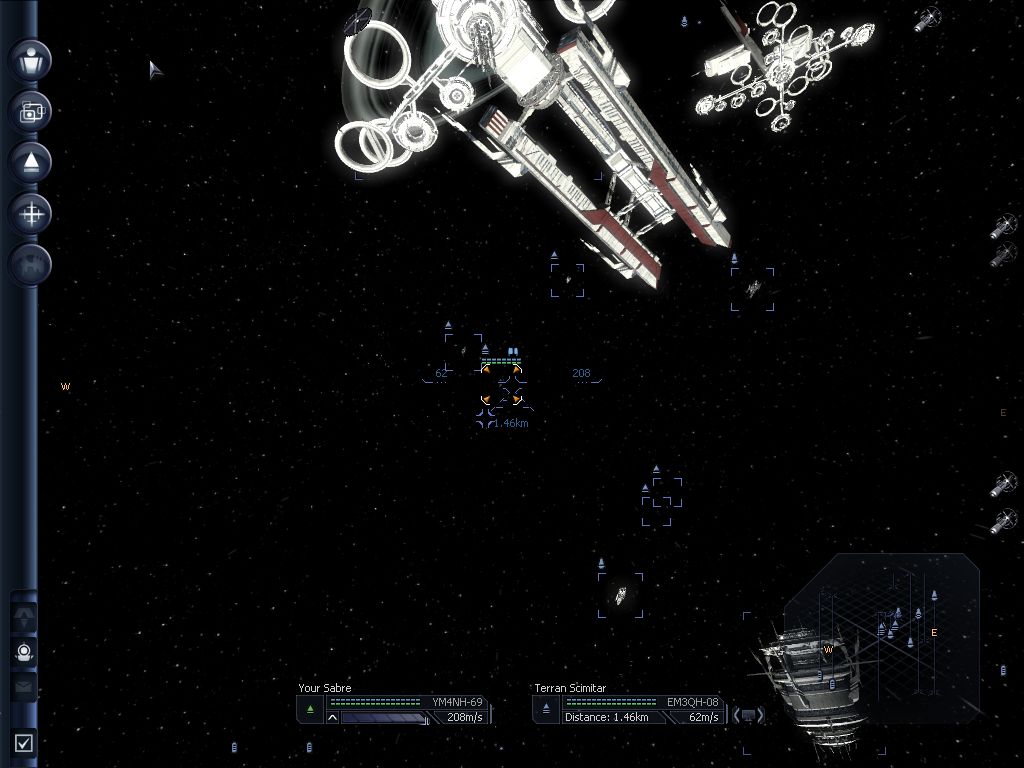
Task: Select the targeted Terran Scimitar bracket marker
Action: click(x=501, y=385)
